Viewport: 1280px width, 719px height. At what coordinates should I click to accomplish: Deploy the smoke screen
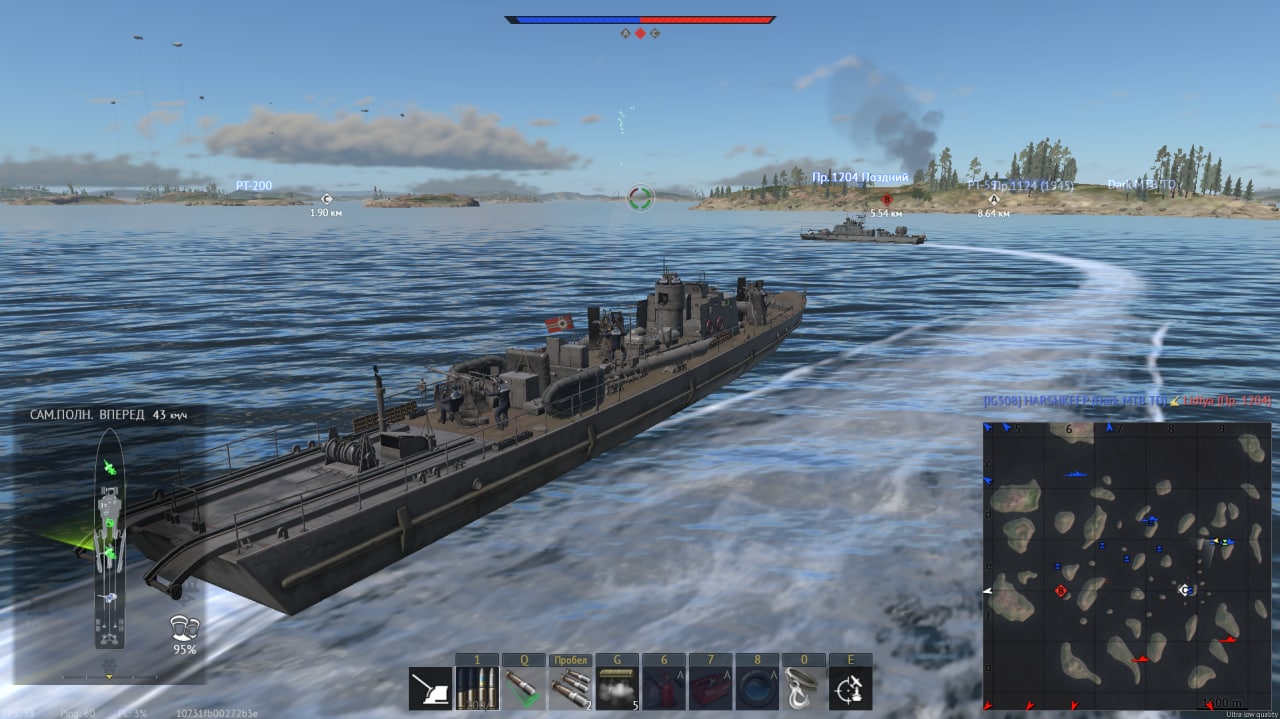click(x=617, y=688)
